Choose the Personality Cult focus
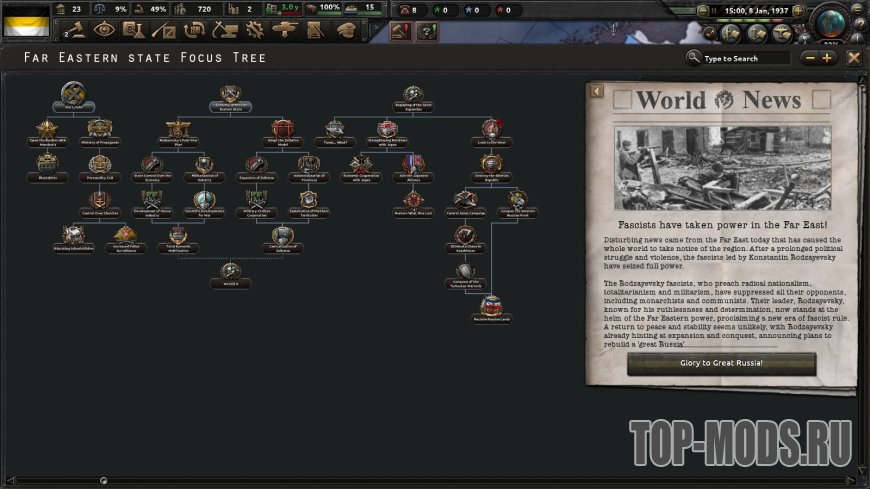 [x=99, y=166]
